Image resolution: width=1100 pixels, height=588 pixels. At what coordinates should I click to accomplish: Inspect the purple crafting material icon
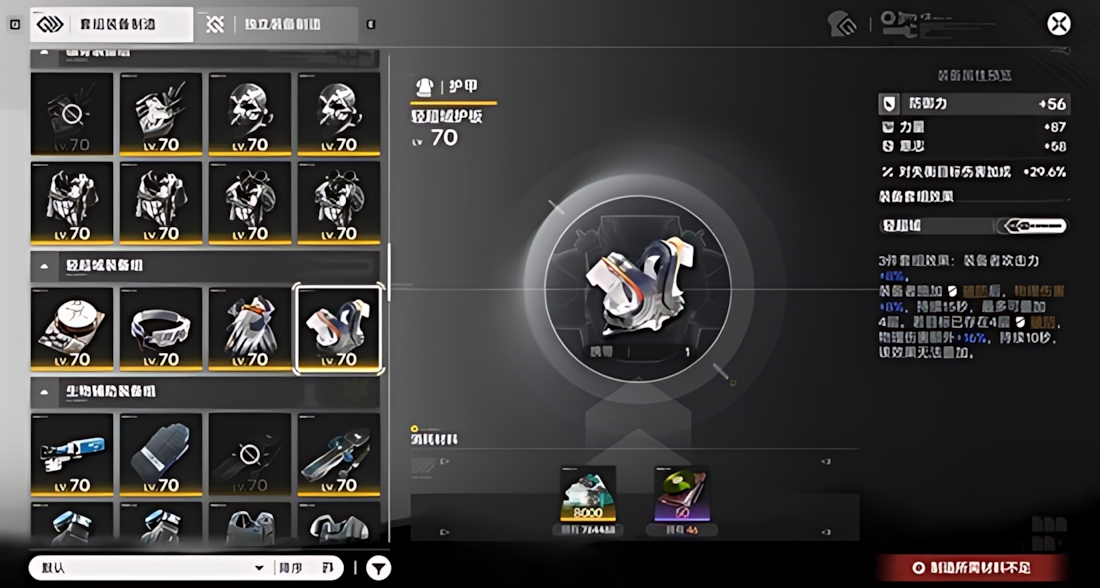point(680,495)
